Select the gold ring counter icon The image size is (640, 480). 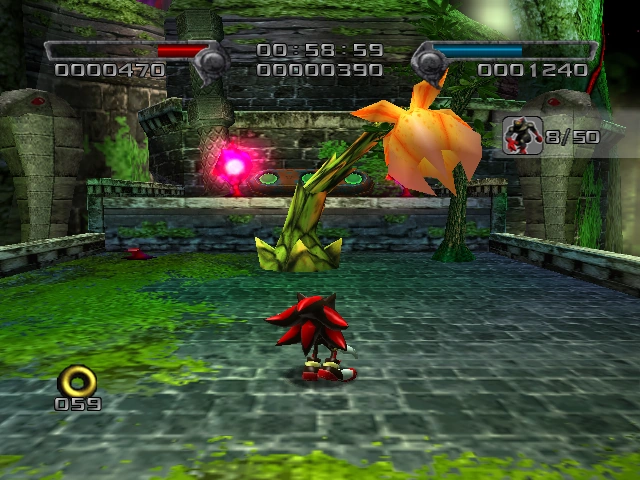[77, 381]
